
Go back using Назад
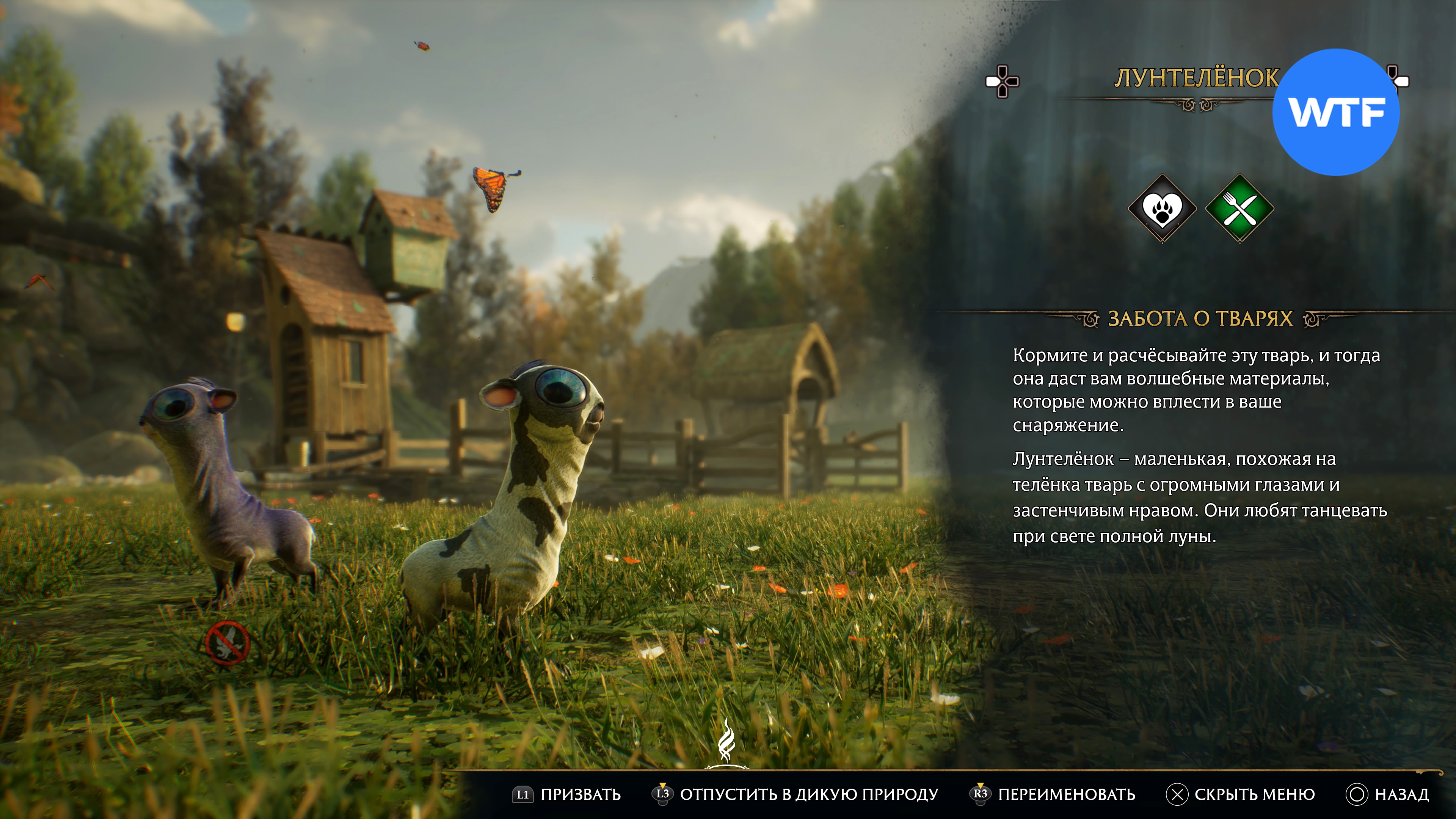1388,794
